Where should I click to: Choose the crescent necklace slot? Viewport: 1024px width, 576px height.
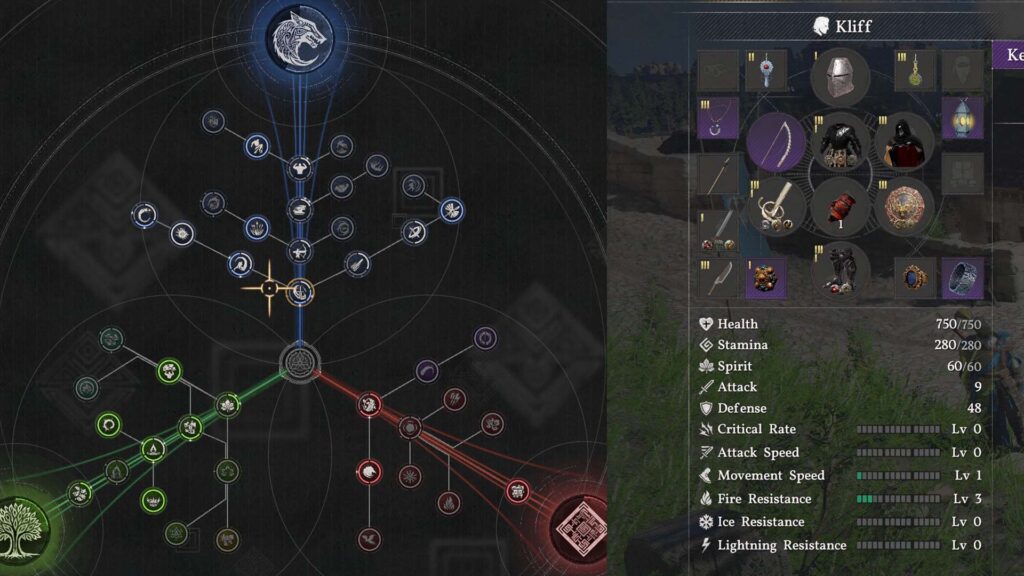point(718,119)
